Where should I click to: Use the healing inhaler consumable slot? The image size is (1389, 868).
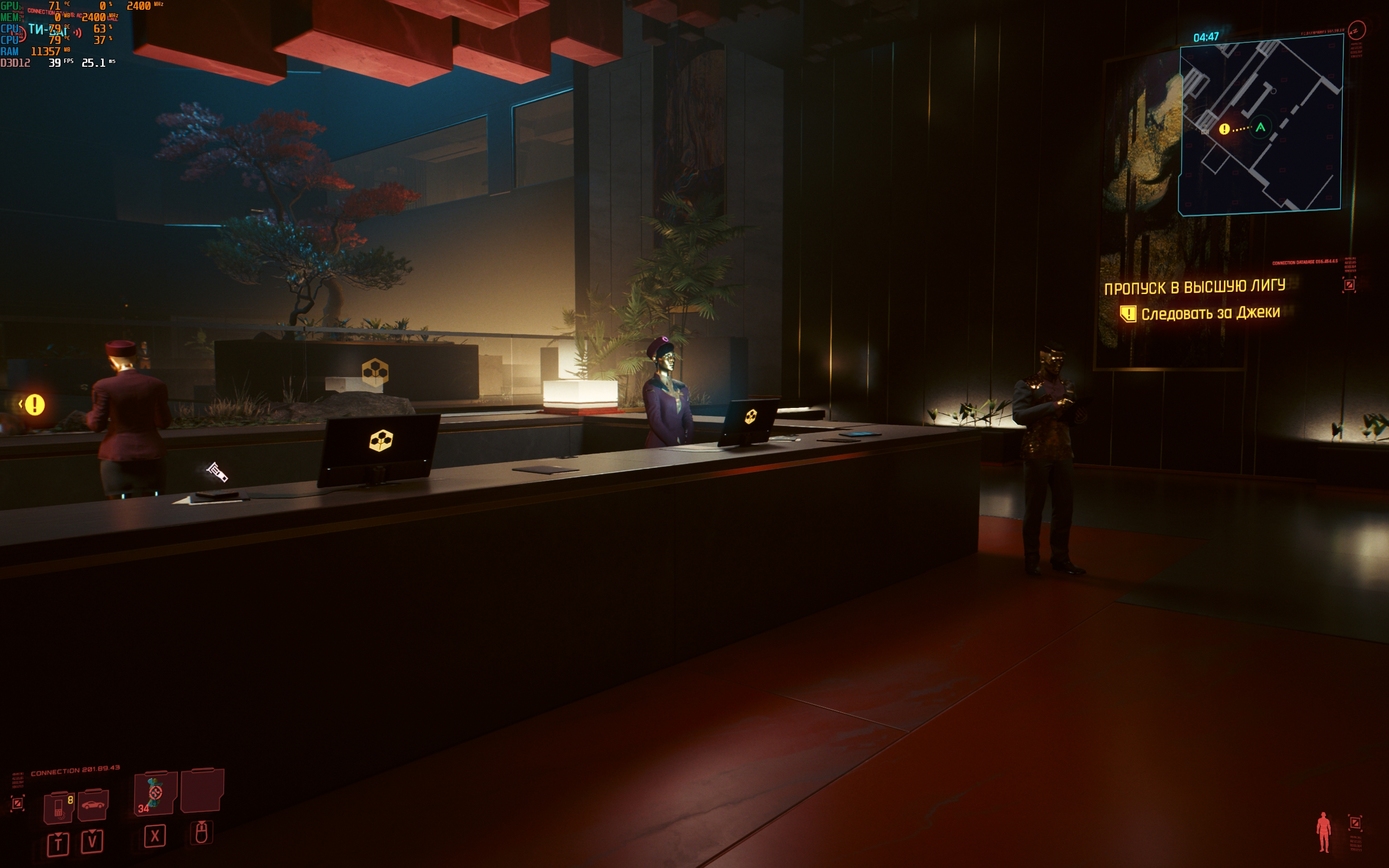[155, 793]
